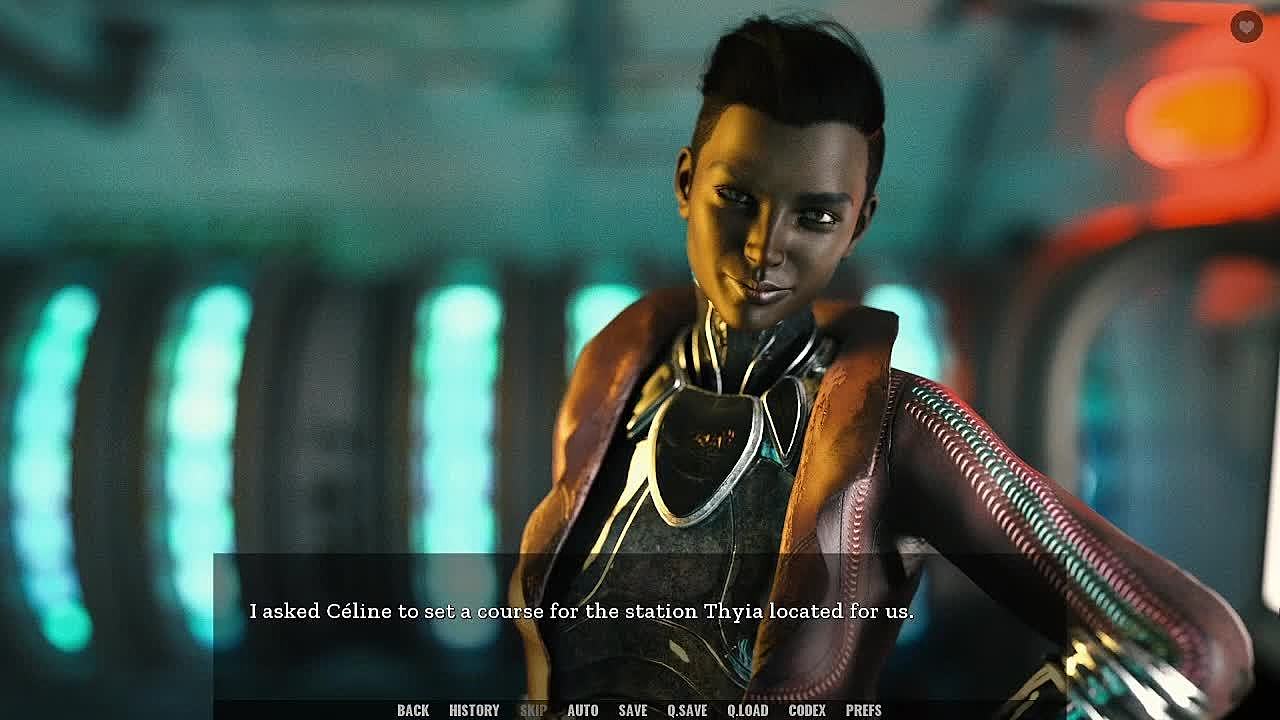Image resolution: width=1280 pixels, height=720 pixels.
Task: Quick save with Q.SAVE
Action: coord(687,710)
